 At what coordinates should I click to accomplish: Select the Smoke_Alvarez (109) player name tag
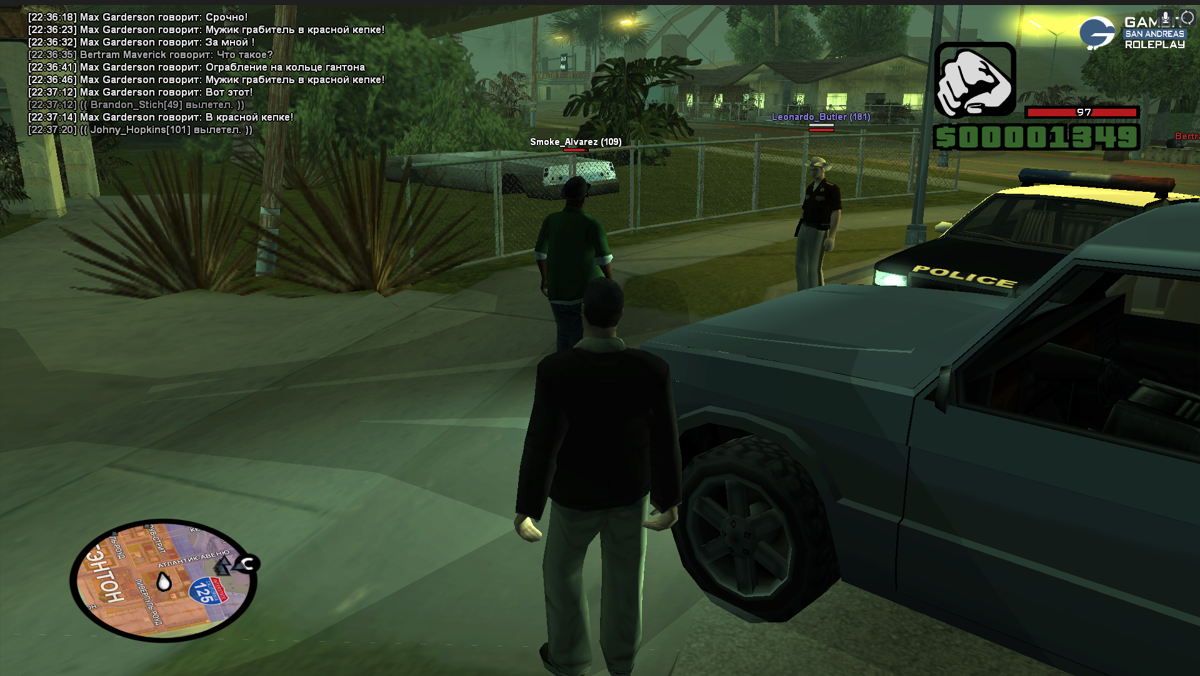coord(575,142)
